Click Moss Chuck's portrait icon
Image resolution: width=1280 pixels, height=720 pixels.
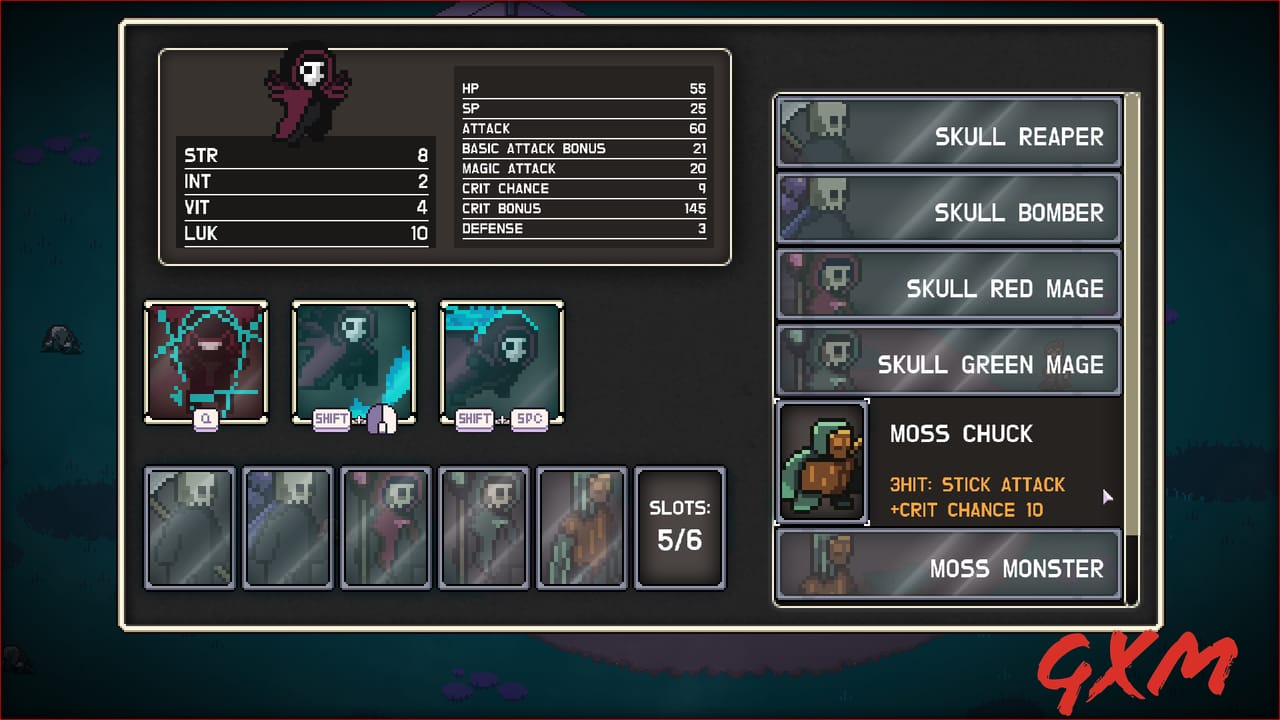(x=822, y=460)
